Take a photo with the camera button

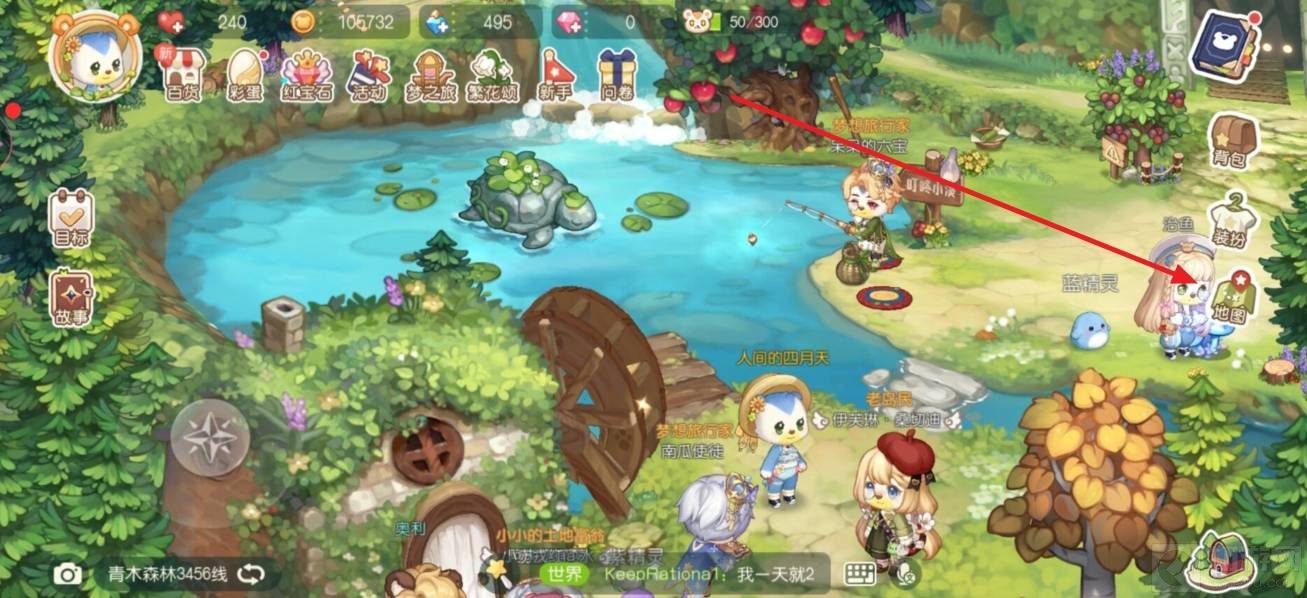(68, 574)
